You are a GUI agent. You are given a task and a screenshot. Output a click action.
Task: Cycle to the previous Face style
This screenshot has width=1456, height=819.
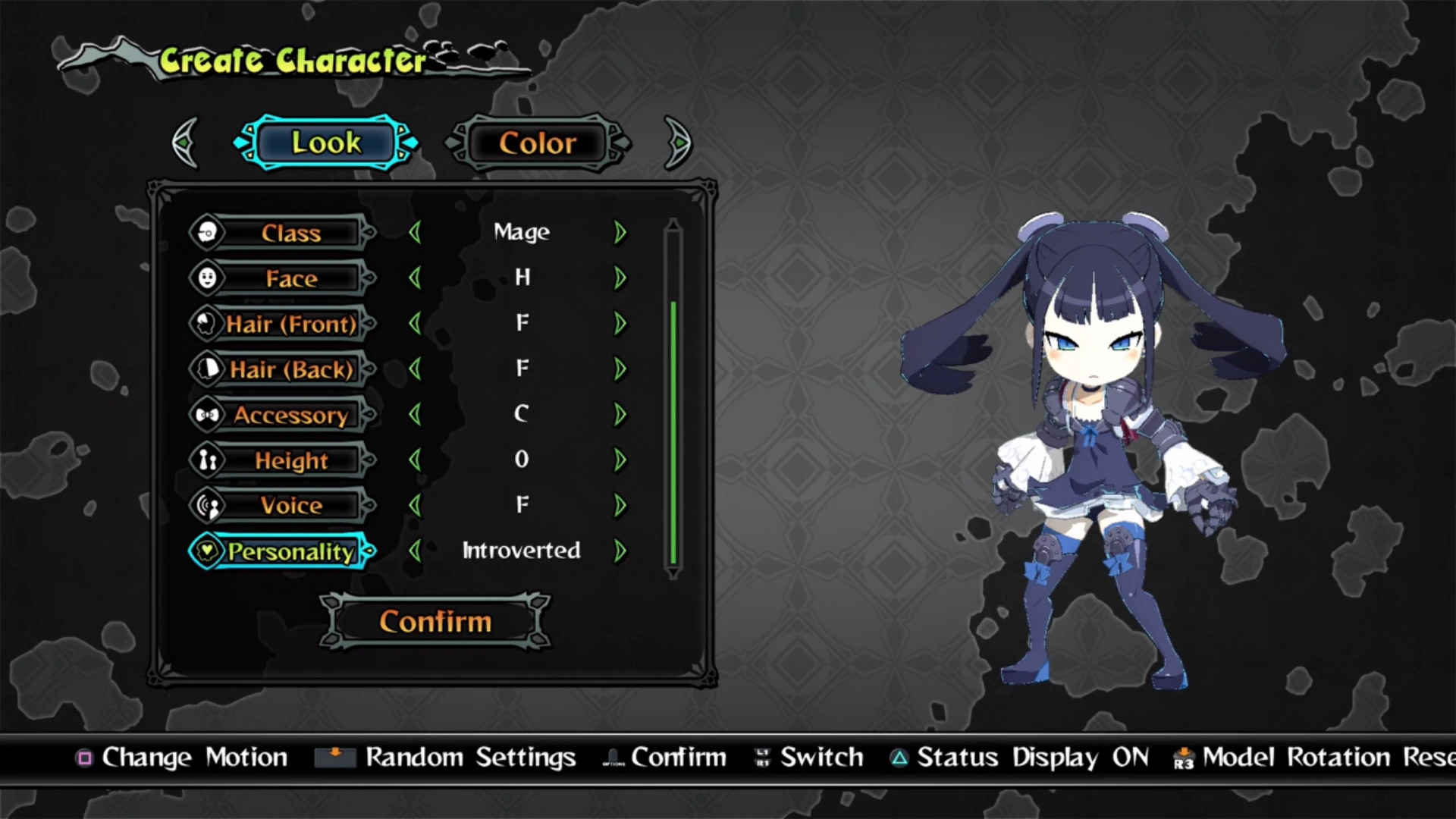point(415,278)
